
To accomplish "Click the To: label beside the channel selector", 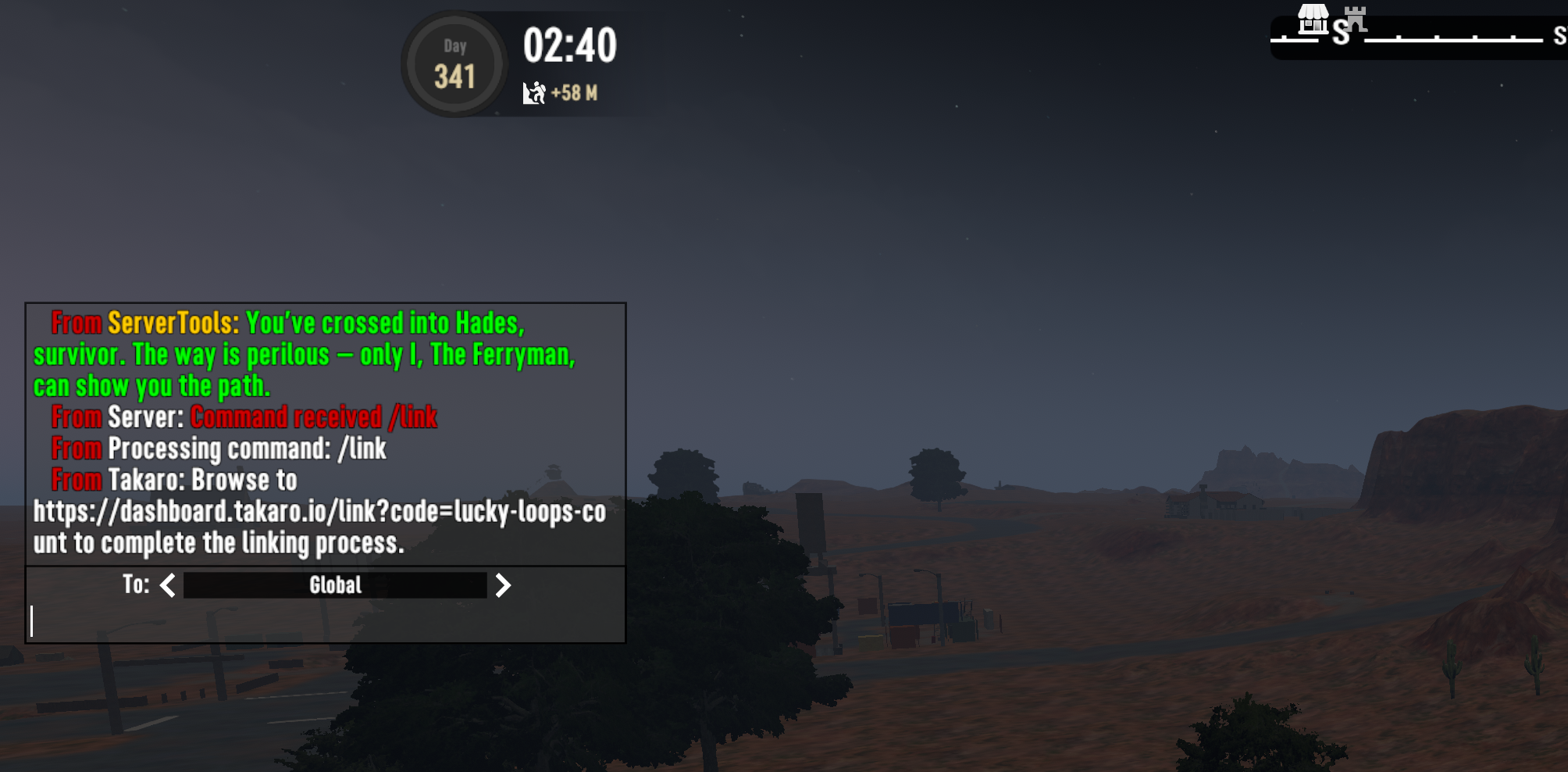I will [x=136, y=585].
